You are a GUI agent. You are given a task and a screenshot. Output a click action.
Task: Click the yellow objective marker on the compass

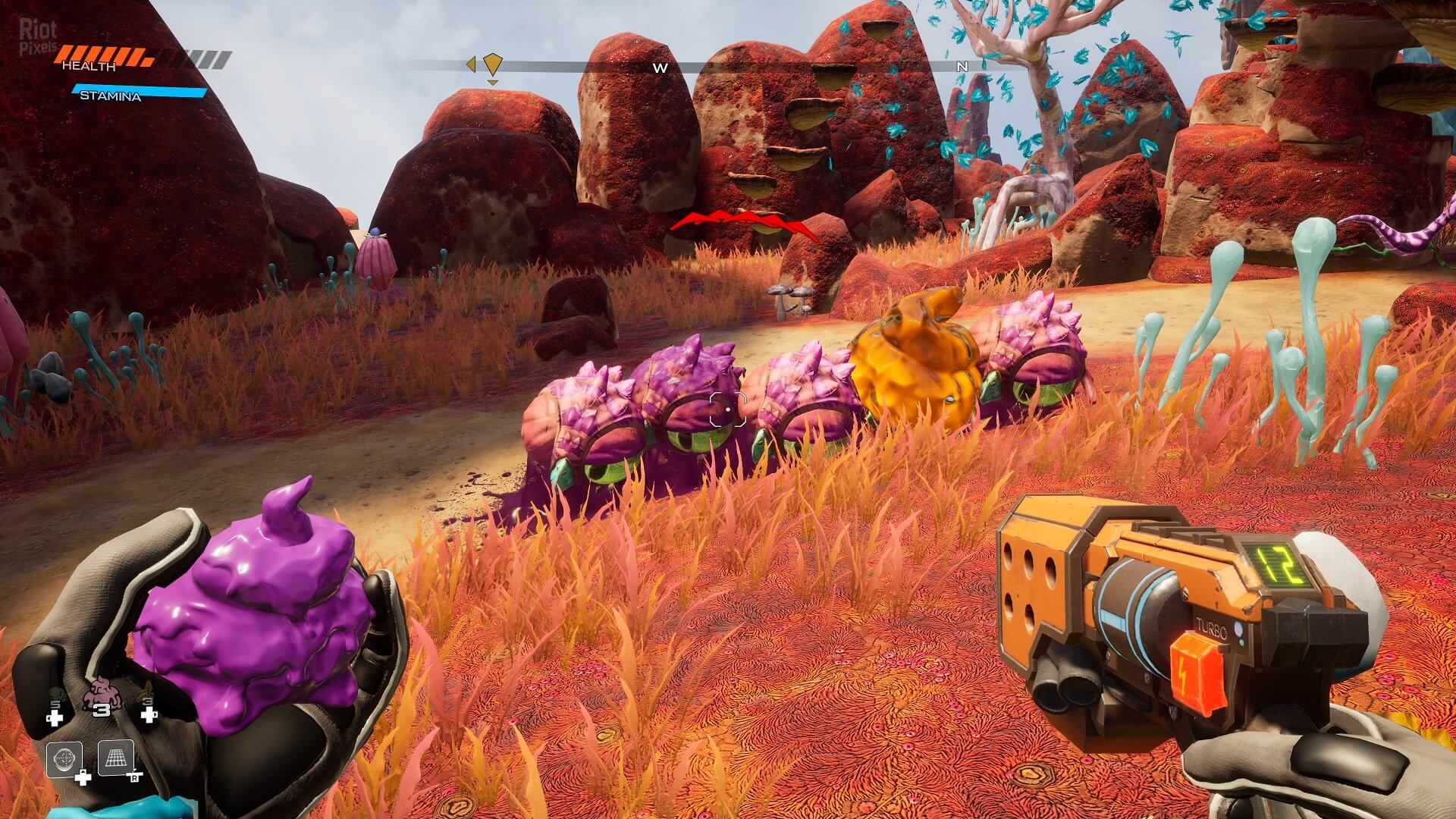point(493,64)
